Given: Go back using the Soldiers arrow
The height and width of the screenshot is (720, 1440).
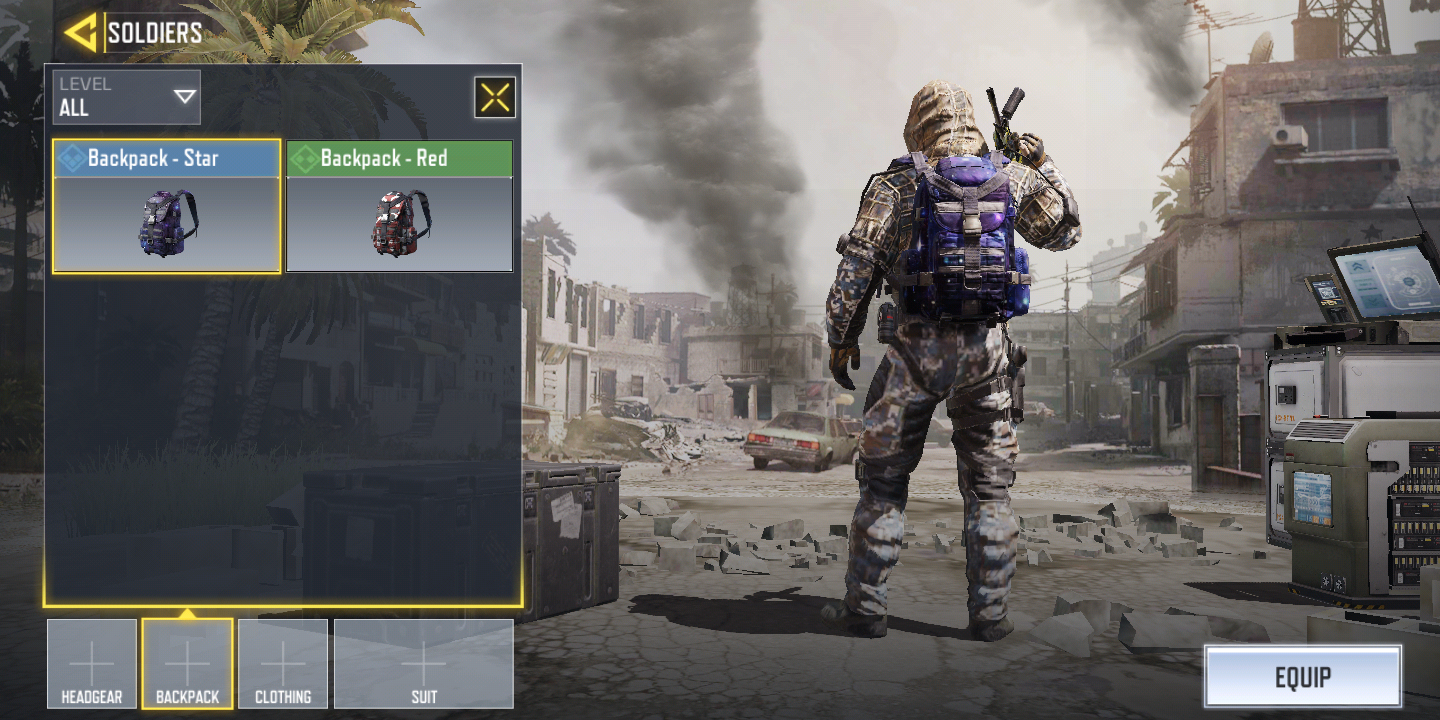Looking at the screenshot, I should [80, 32].
